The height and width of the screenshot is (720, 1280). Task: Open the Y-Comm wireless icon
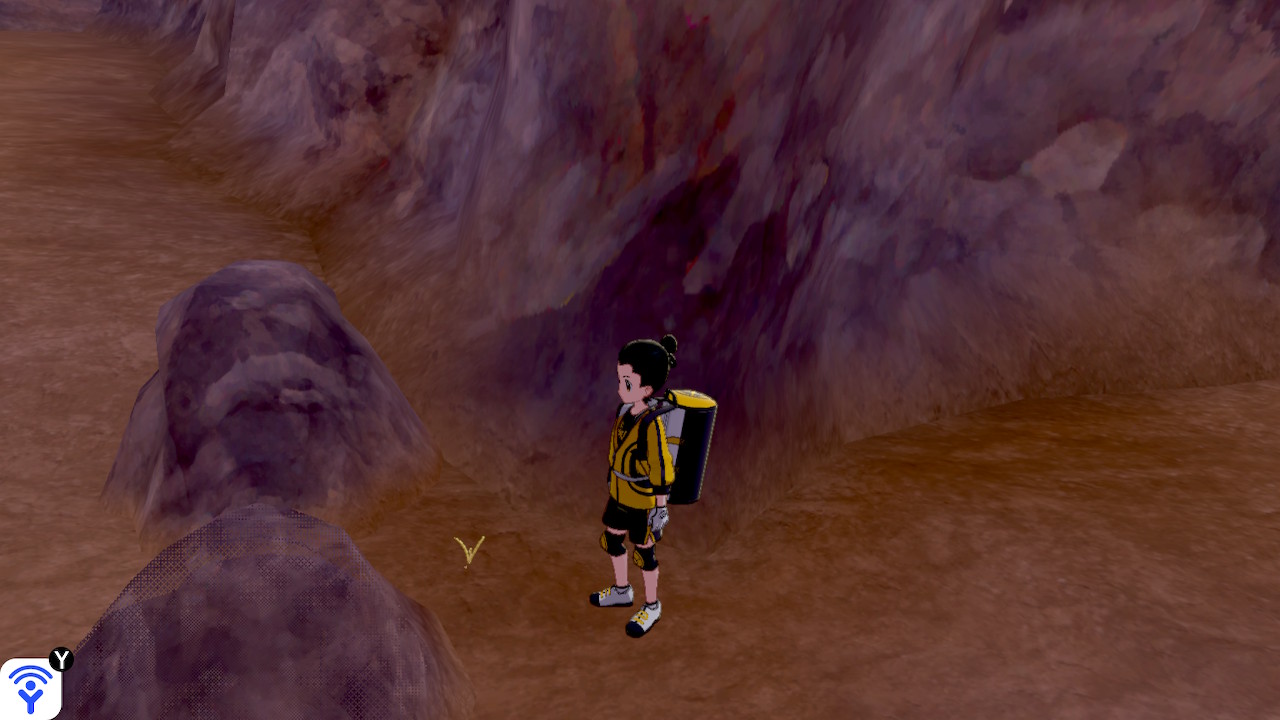(x=30, y=688)
